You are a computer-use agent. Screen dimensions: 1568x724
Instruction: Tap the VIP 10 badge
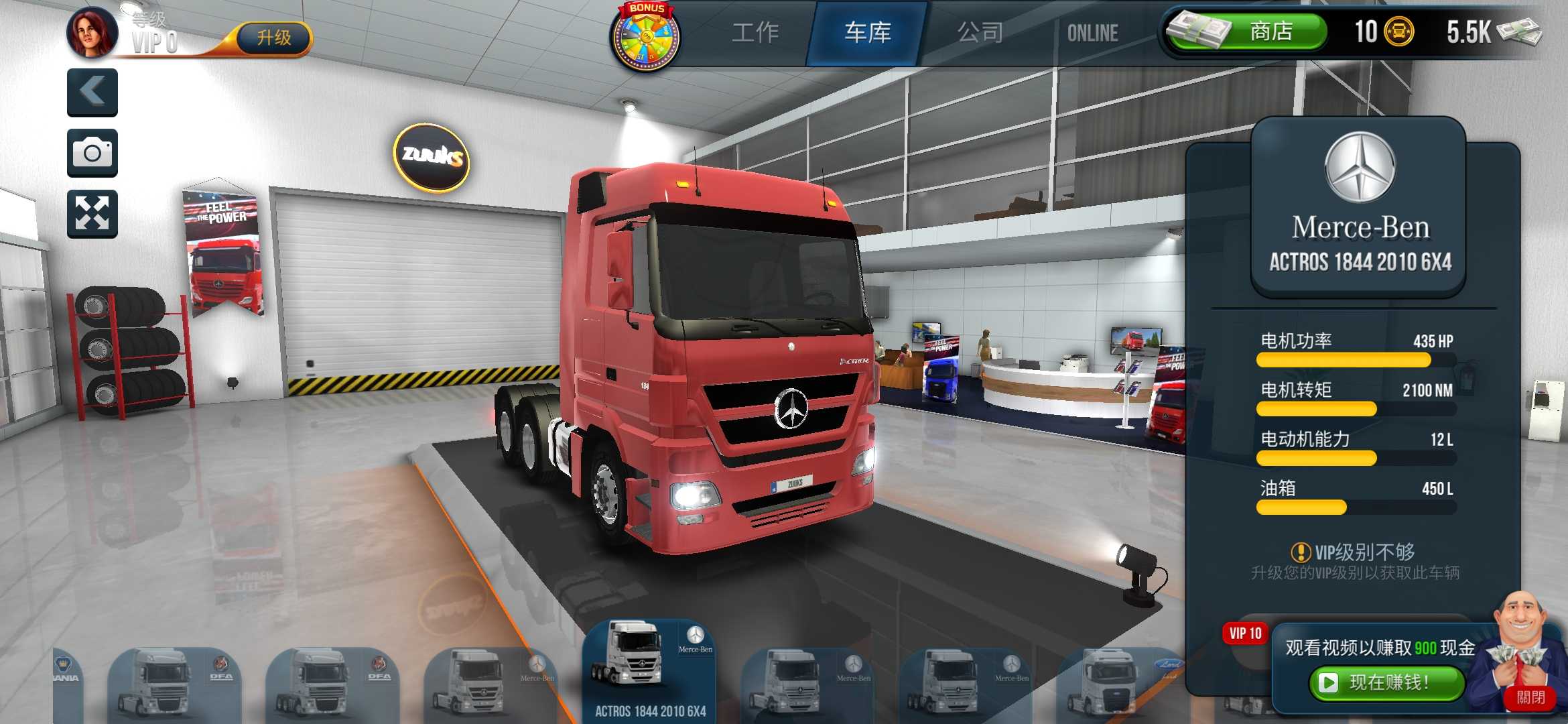1244,633
